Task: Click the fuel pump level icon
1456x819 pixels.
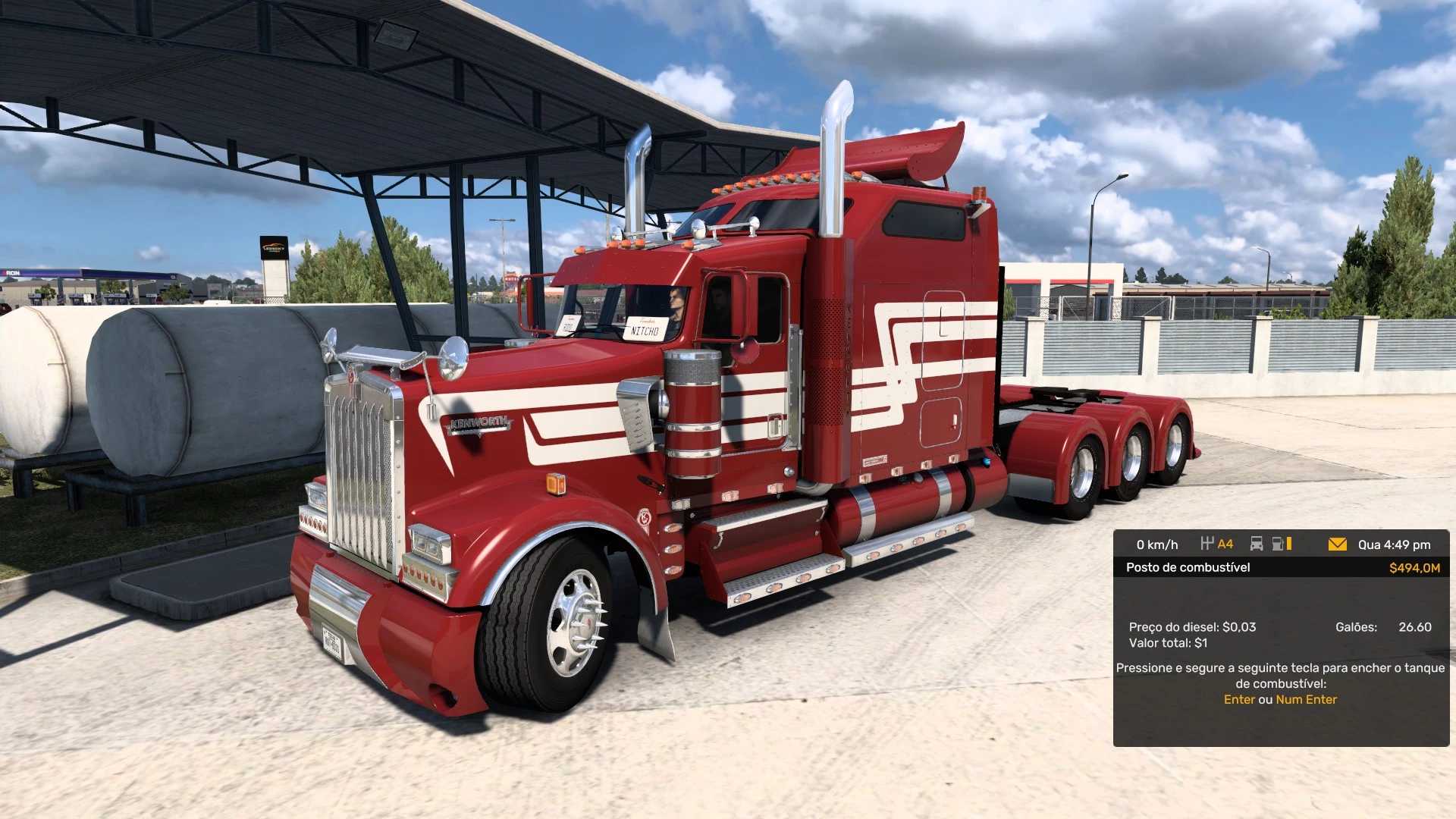Action: [x=1281, y=544]
